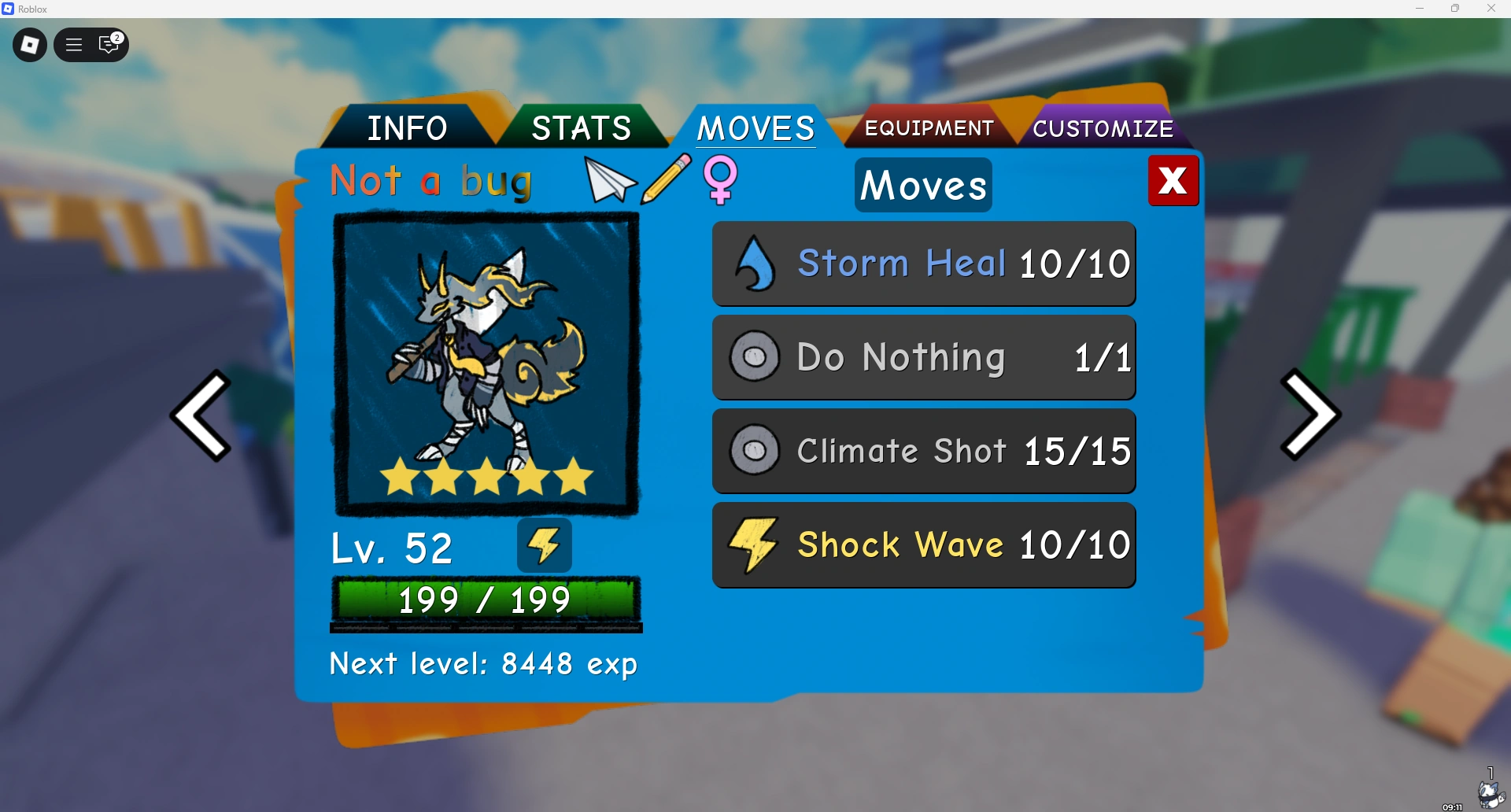Click the Climate Shot move type icon
This screenshot has height=812, width=1511.
tap(753, 451)
